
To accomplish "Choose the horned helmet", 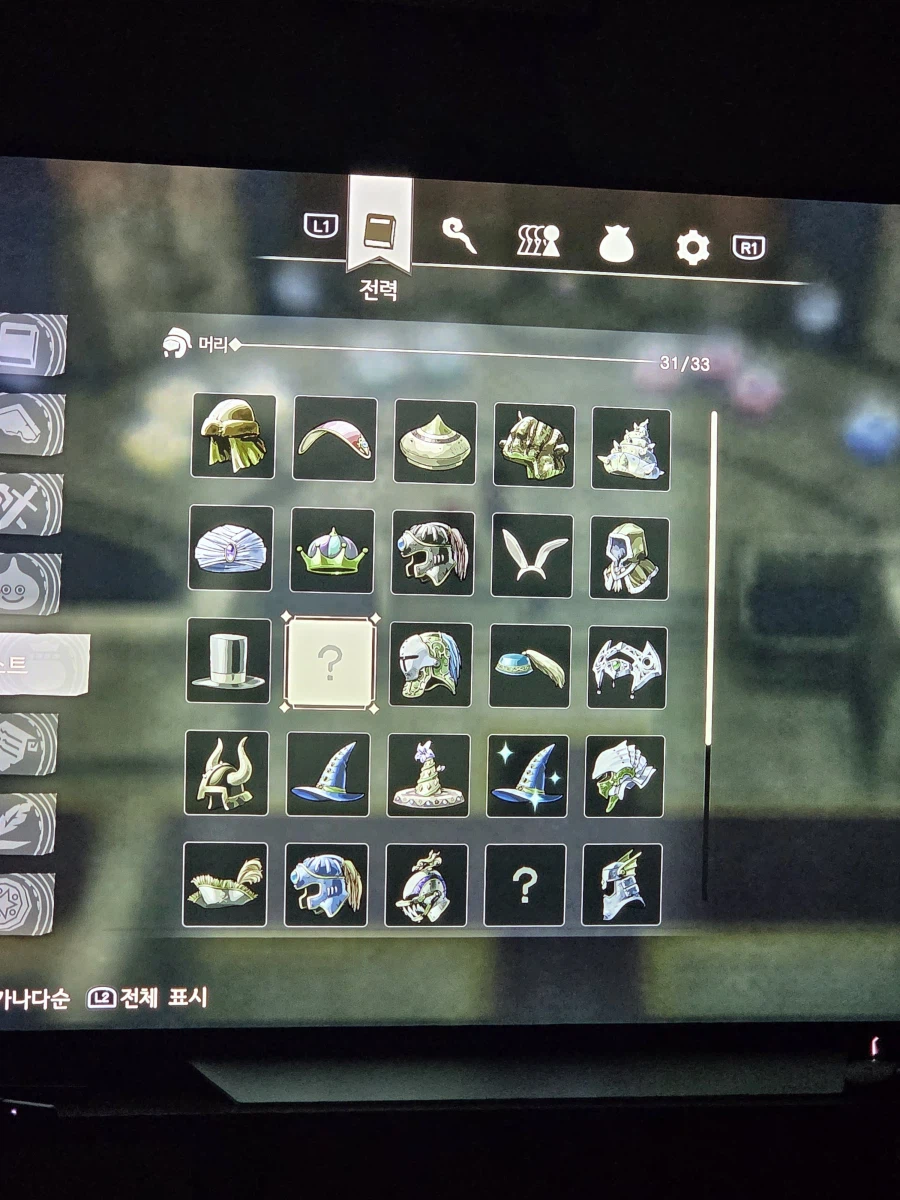I will 227,772.
